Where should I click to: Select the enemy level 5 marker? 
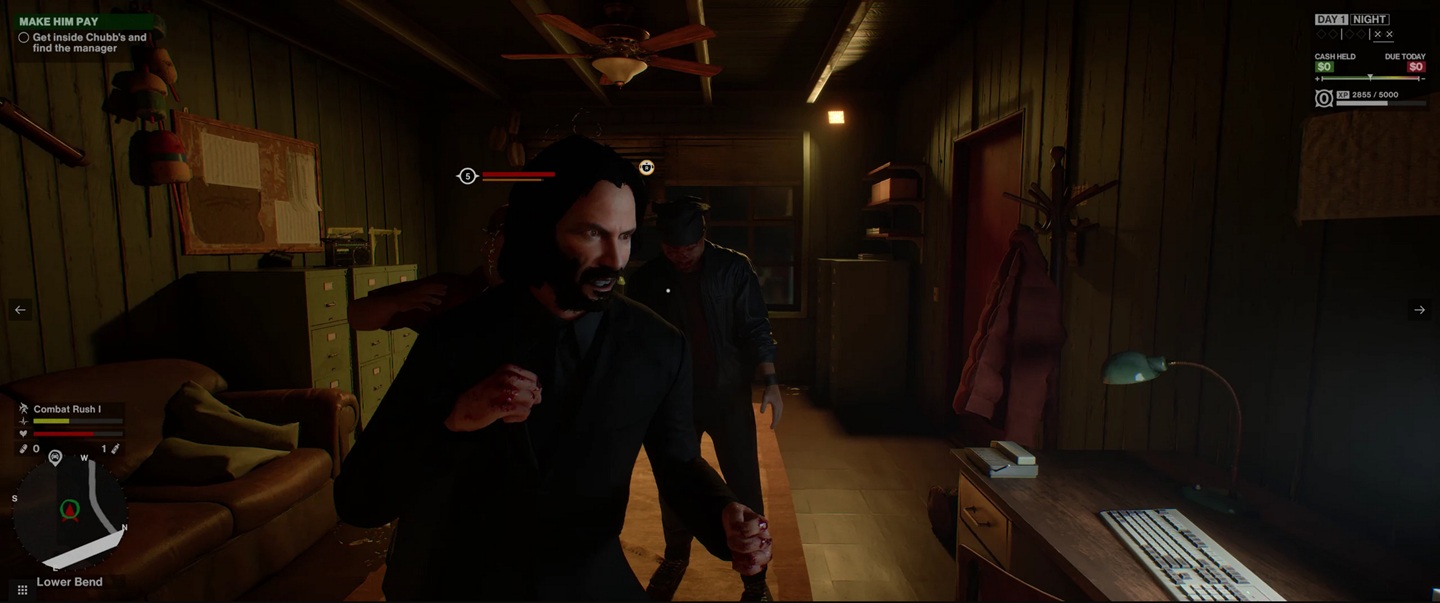pos(467,176)
